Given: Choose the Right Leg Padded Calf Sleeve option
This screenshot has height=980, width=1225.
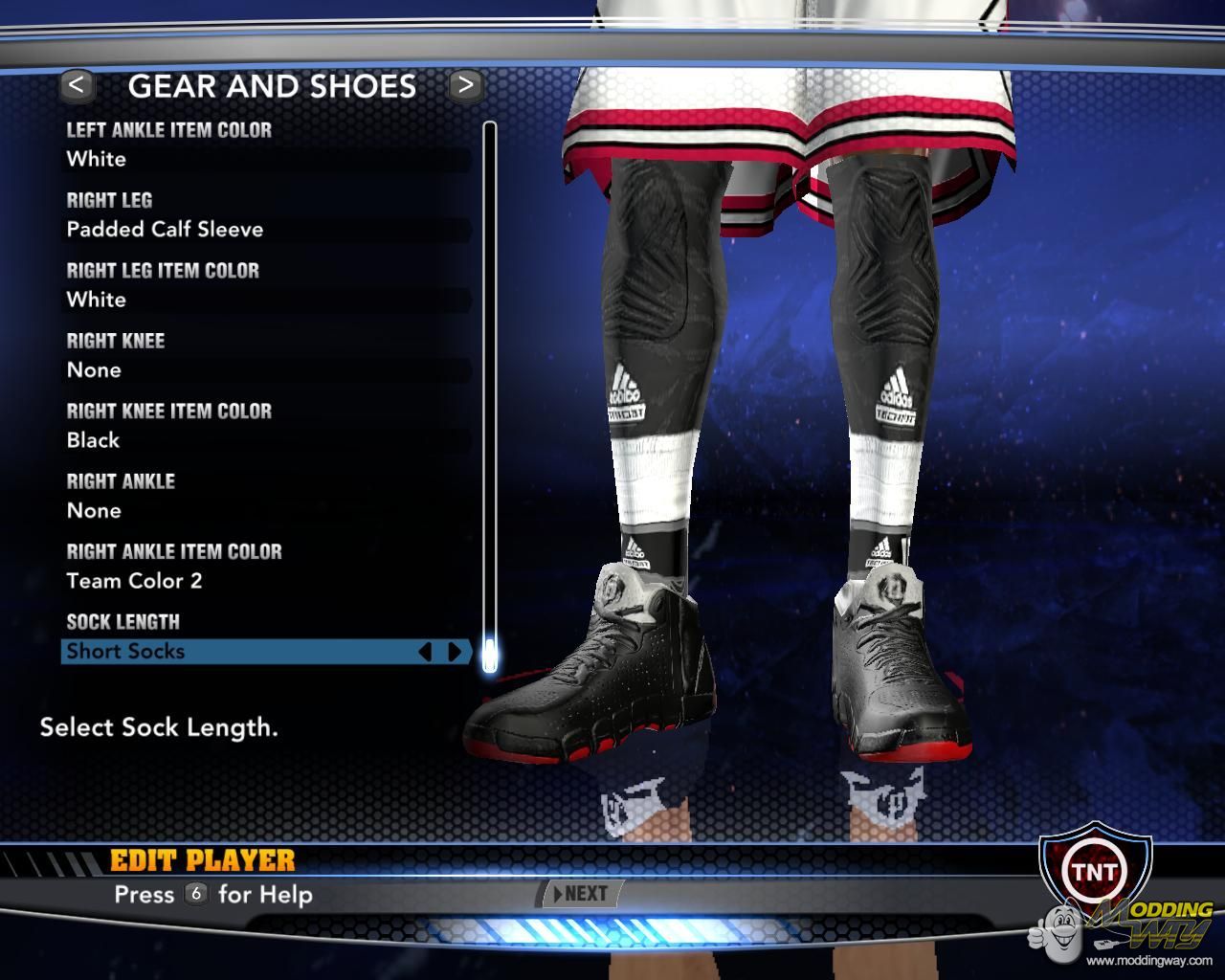Looking at the screenshot, I should pyautogui.click(x=266, y=230).
